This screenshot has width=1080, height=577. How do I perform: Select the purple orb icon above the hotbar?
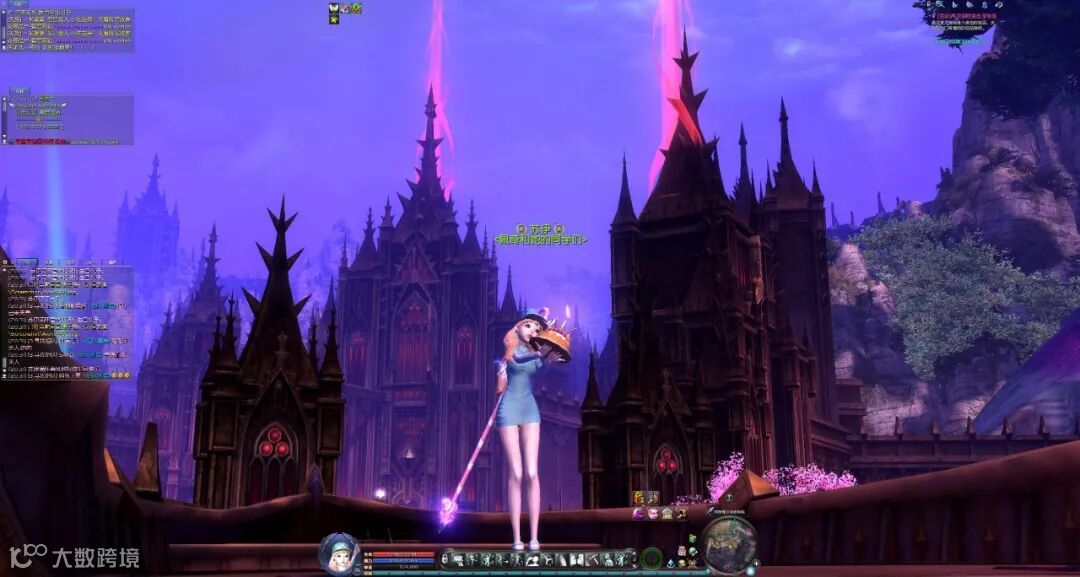pos(638,513)
